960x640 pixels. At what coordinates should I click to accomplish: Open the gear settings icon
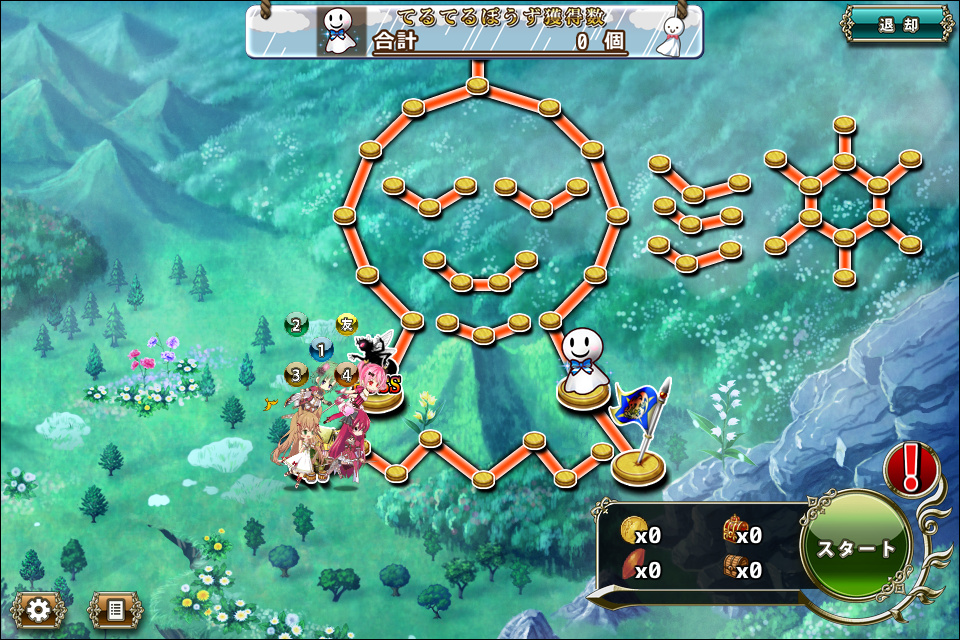tap(39, 608)
